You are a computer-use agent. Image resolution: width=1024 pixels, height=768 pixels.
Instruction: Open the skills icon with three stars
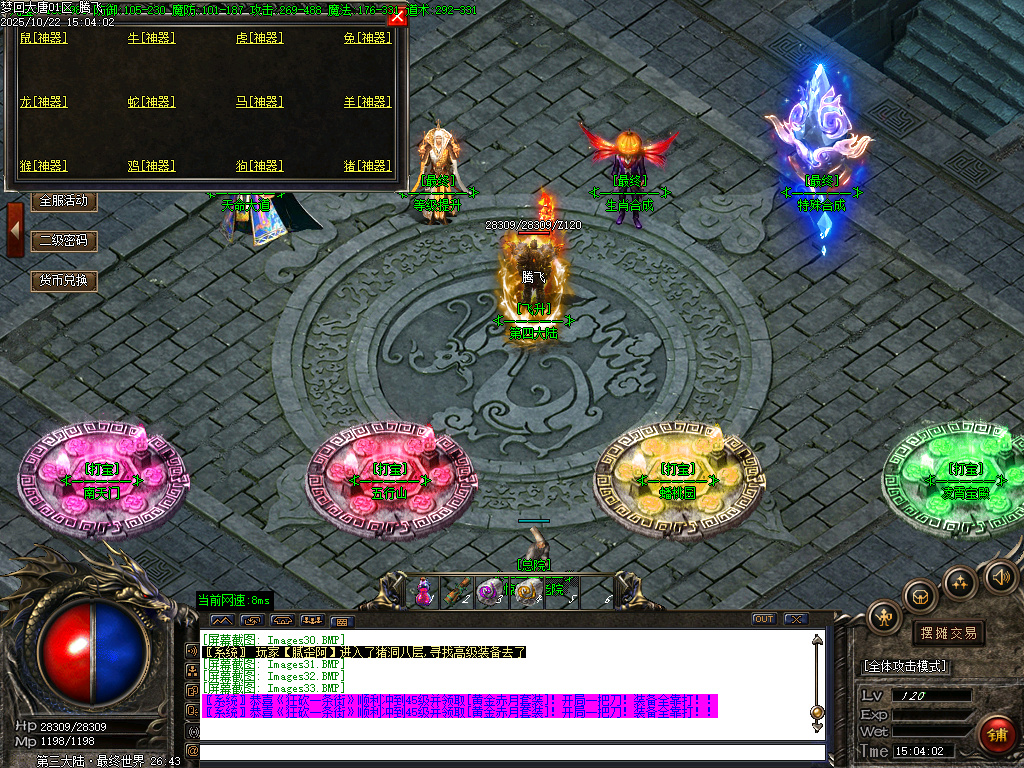pyautogui.click(x=960, y=582)
